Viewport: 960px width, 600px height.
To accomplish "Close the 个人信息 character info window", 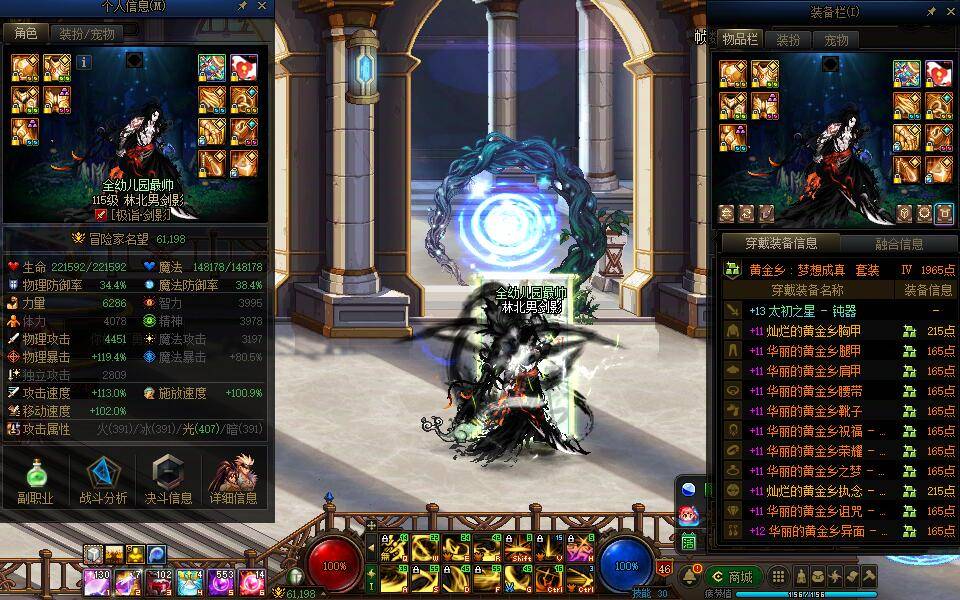I will 262,7.
